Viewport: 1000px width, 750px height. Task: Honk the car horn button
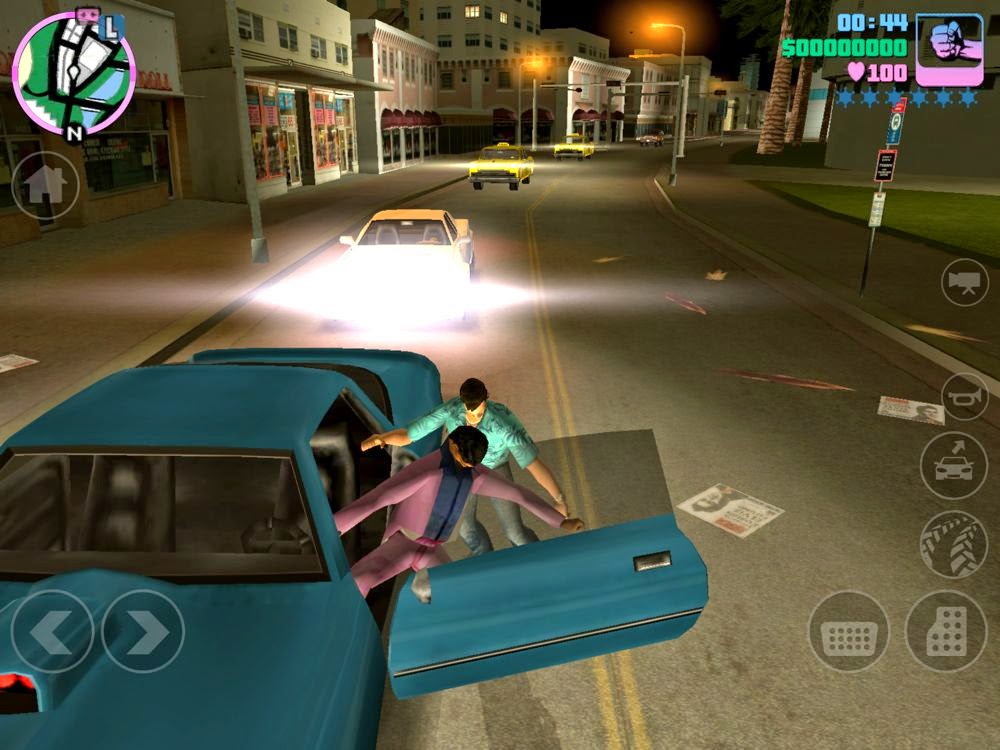pos(965,396)
